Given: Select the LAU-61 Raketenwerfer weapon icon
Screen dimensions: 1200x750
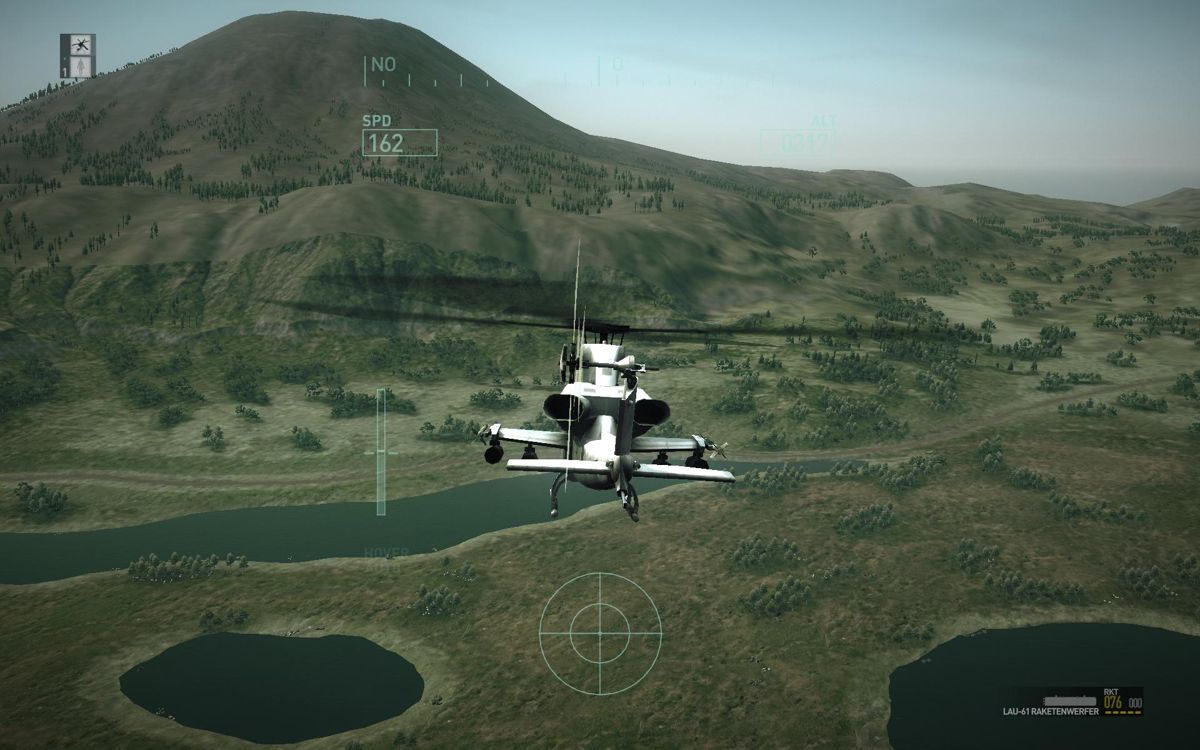Looking at the screenshot, I should (x=1069, y=699).
